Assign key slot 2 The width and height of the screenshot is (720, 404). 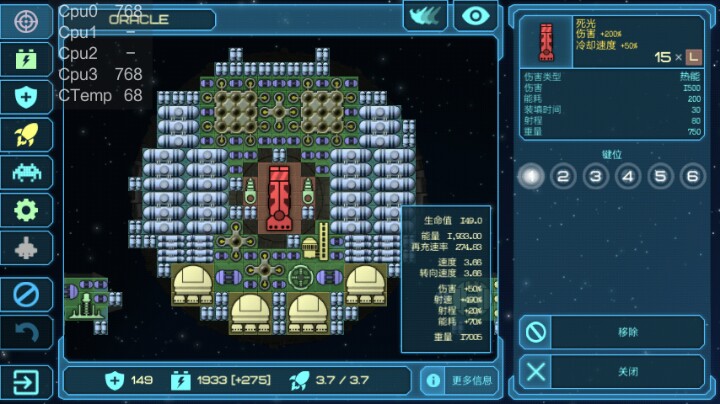coord(564,177)
